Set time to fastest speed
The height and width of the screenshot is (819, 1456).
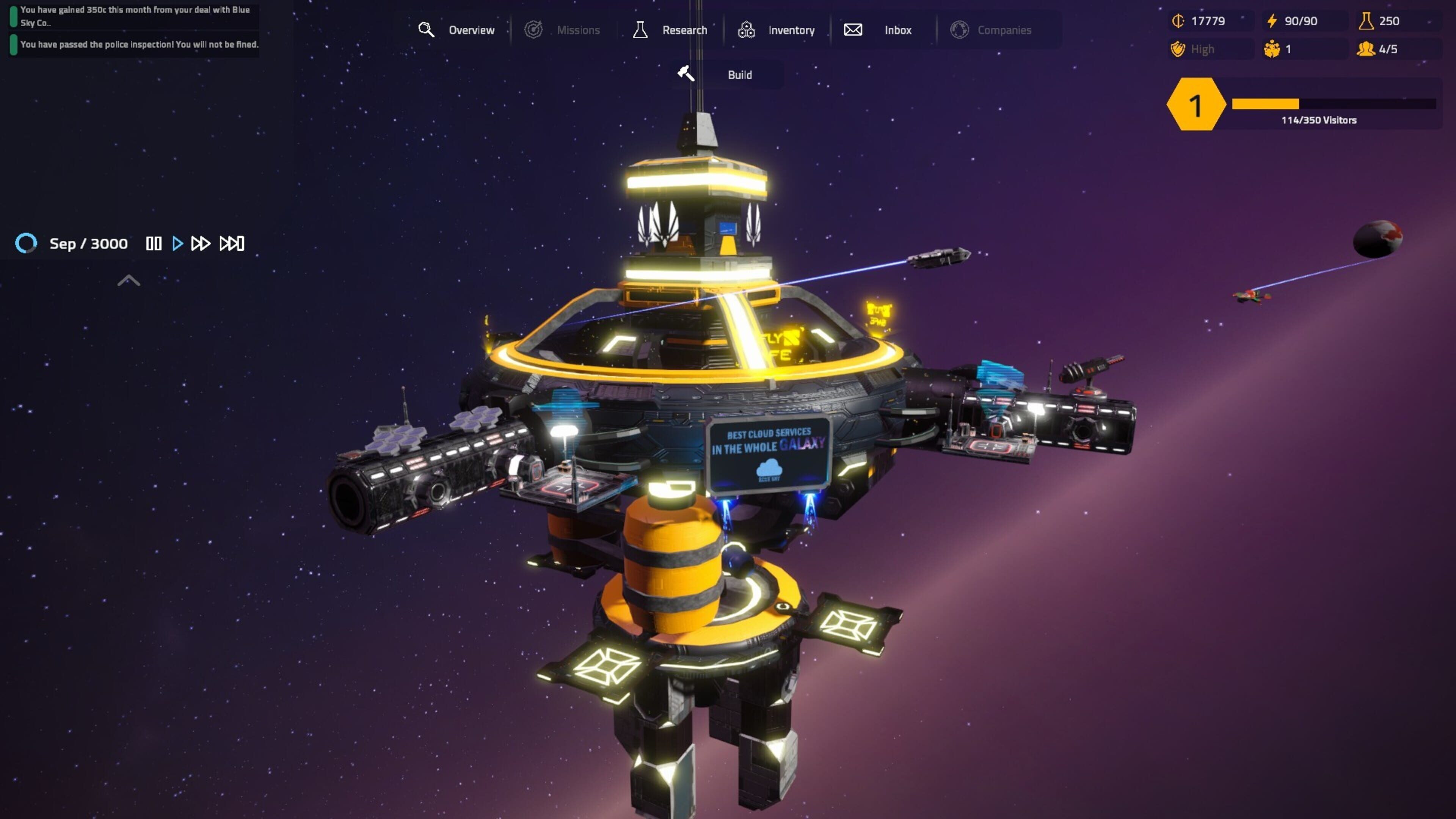click(232, 243)
